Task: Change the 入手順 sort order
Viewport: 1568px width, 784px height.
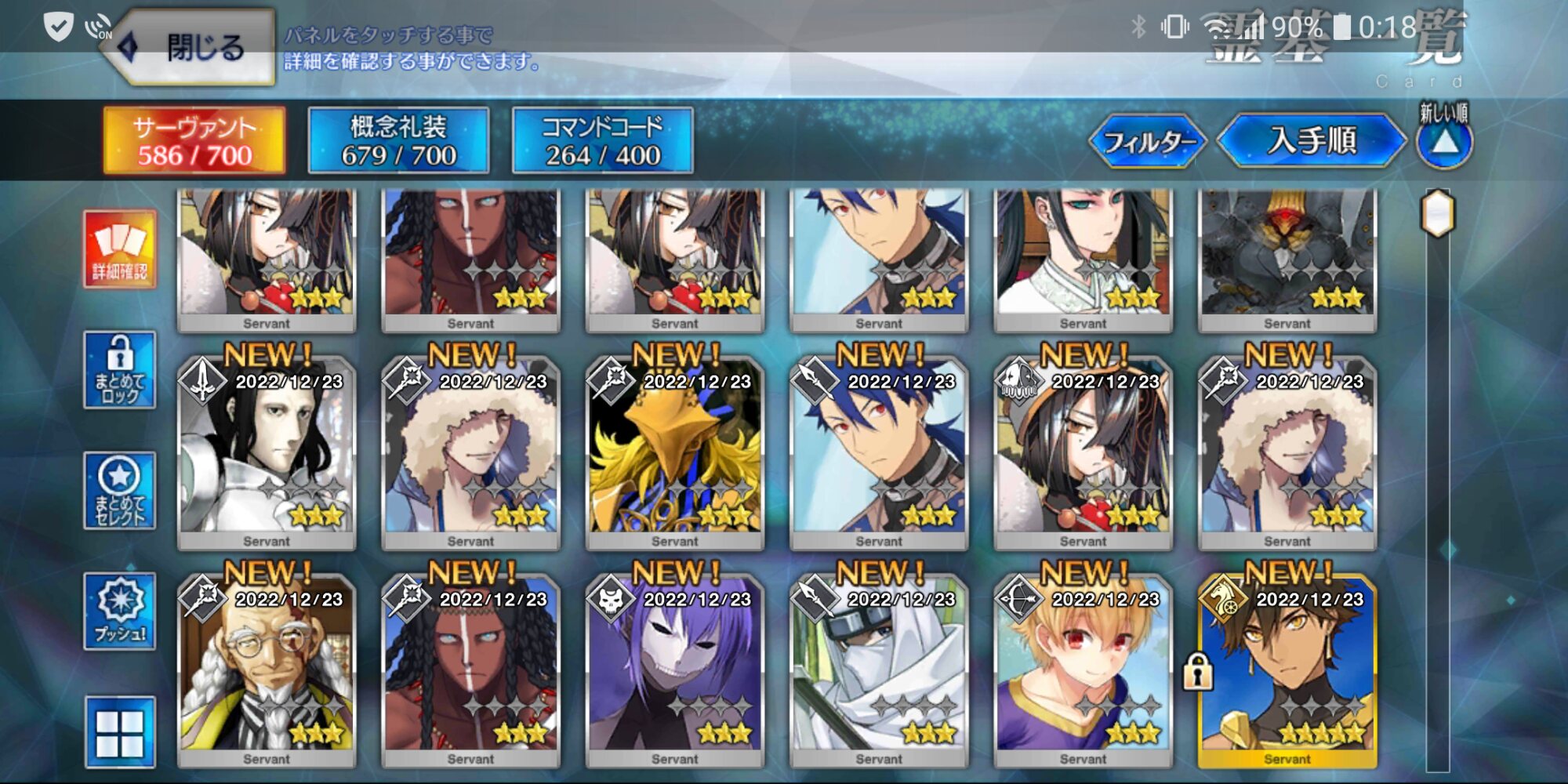Action: pyautogui.click(x=1312, y=141)
